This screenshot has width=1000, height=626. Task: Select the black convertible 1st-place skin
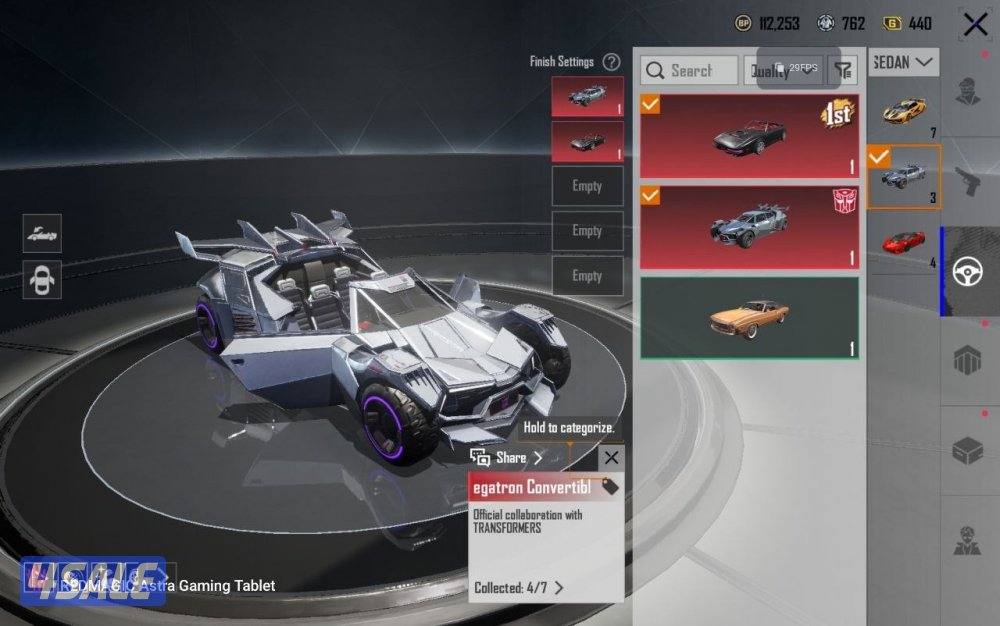[x=749, y=136]
